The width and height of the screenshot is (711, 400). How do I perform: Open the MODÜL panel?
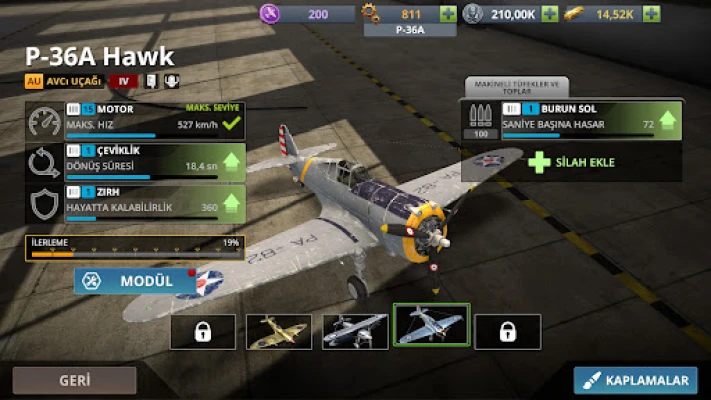(x=134, y=281)
